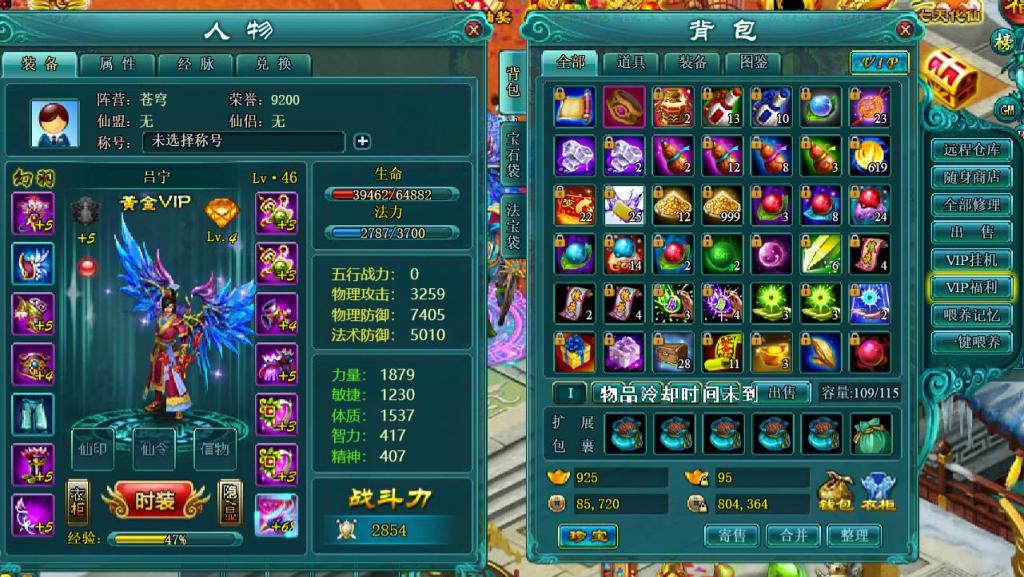Switch to the 属性 attributes tab
This screenshot has width=1024, height=577.
pyautogui.click(x=117, y=64)
